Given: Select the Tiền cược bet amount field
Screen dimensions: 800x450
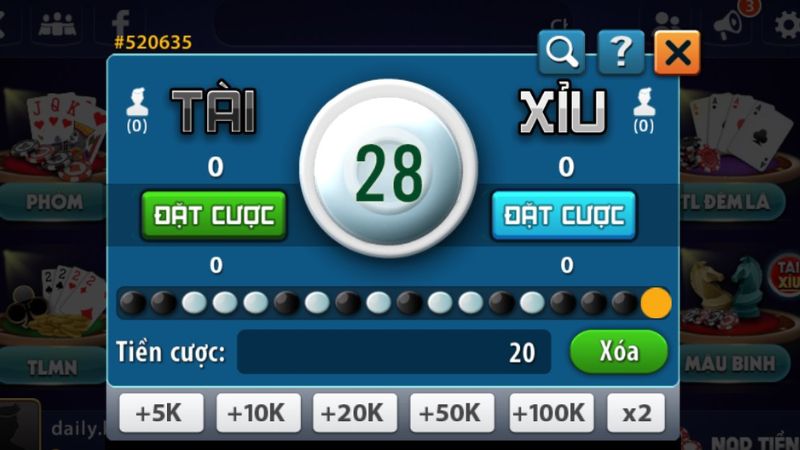Looking at the screenshot, I should 393,352.
